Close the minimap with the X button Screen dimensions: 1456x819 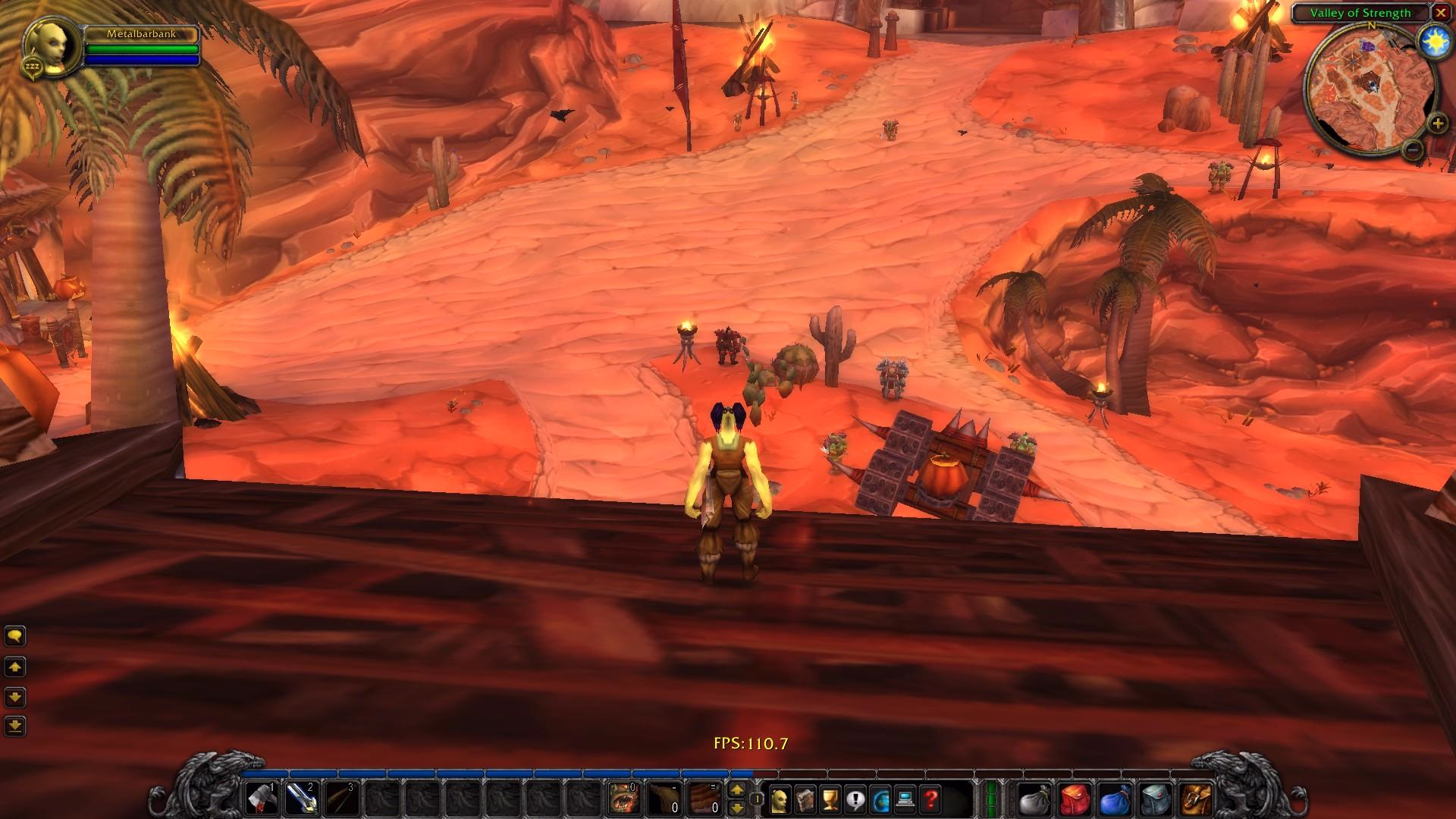tap(1439, 13)
